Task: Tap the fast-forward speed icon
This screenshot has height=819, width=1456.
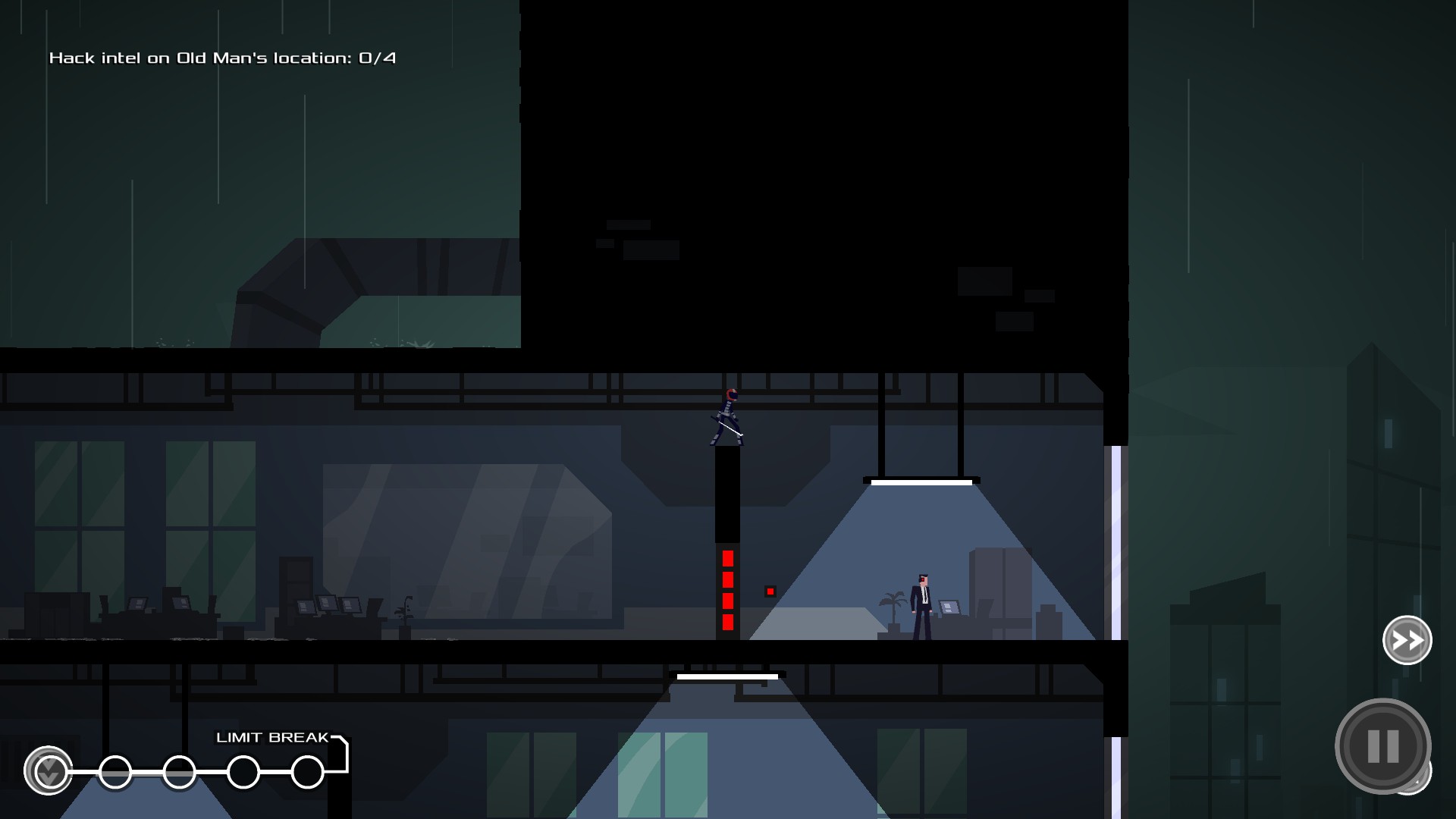Action: point(1407,641)
